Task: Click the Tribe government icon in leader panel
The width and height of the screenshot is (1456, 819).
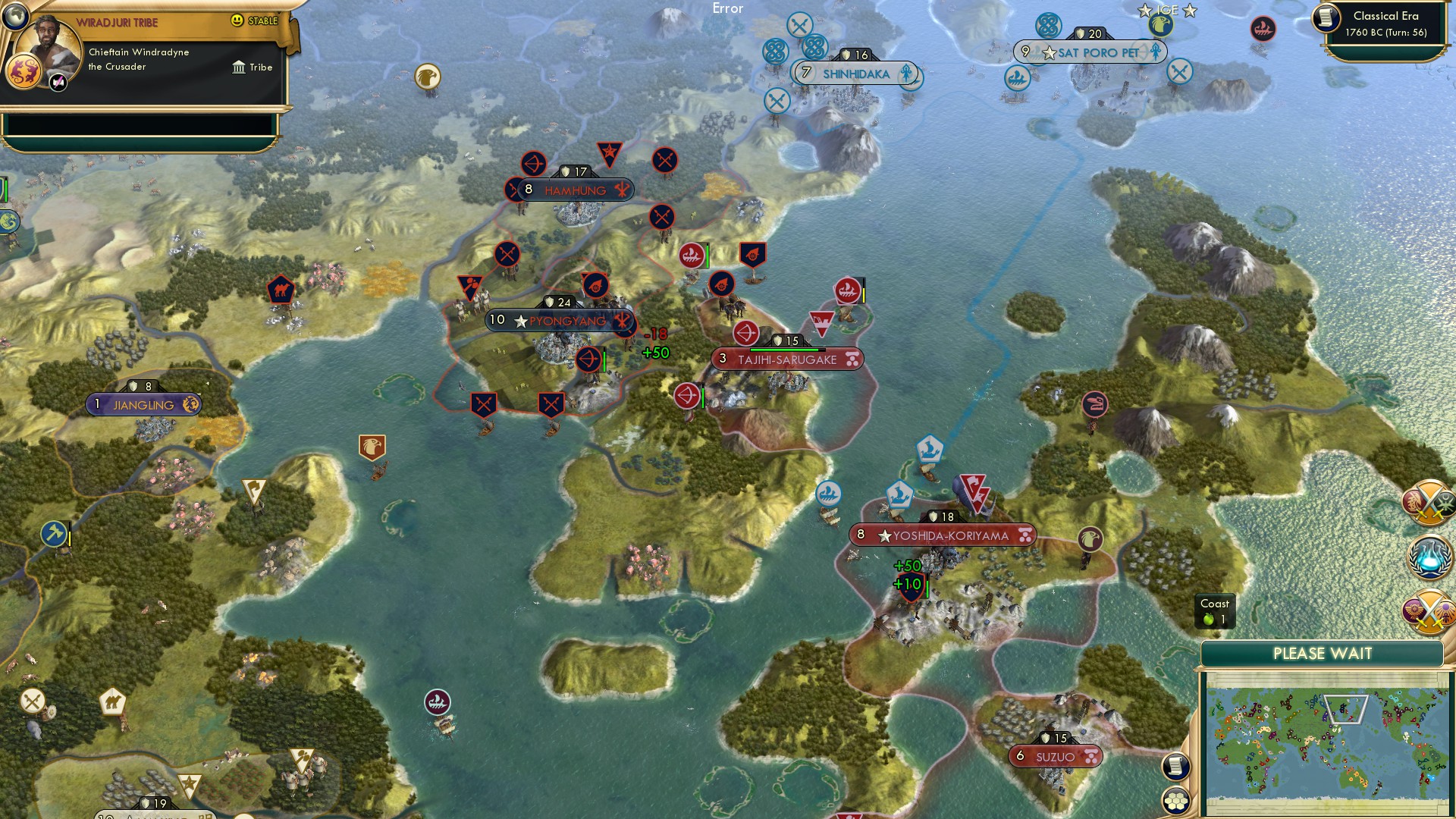Action: 240,67
